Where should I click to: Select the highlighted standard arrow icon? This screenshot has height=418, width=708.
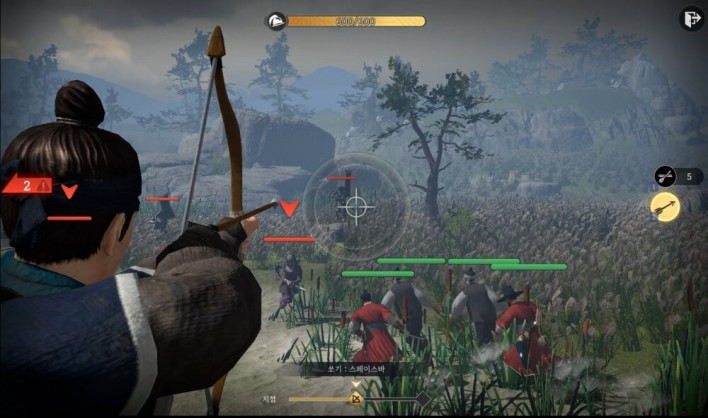click(x=665, y=206)
